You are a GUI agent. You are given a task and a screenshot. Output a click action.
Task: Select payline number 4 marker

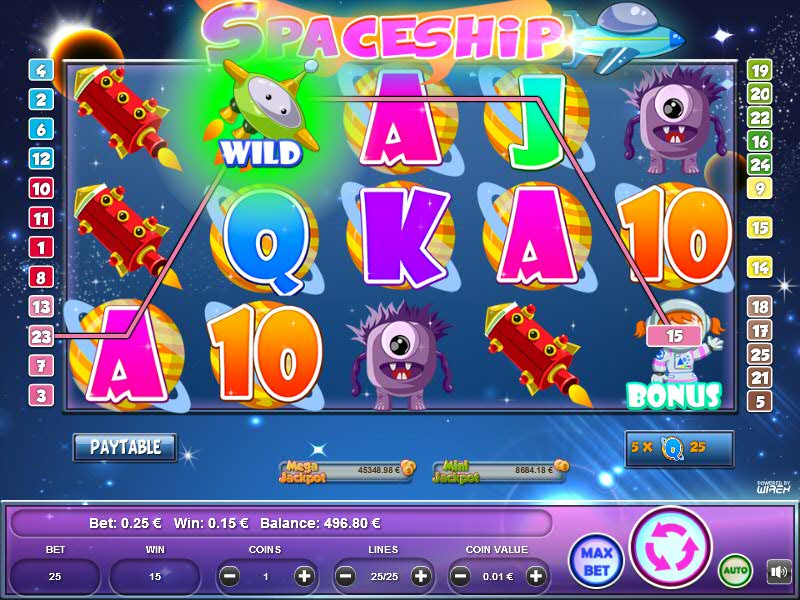[41, 70]
